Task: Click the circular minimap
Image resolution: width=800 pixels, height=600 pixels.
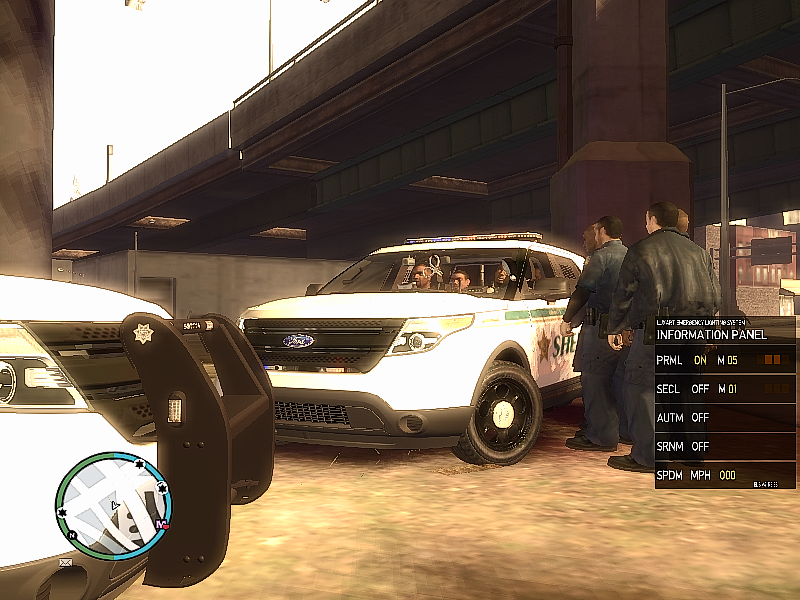Action: click(x=112, y=502)
